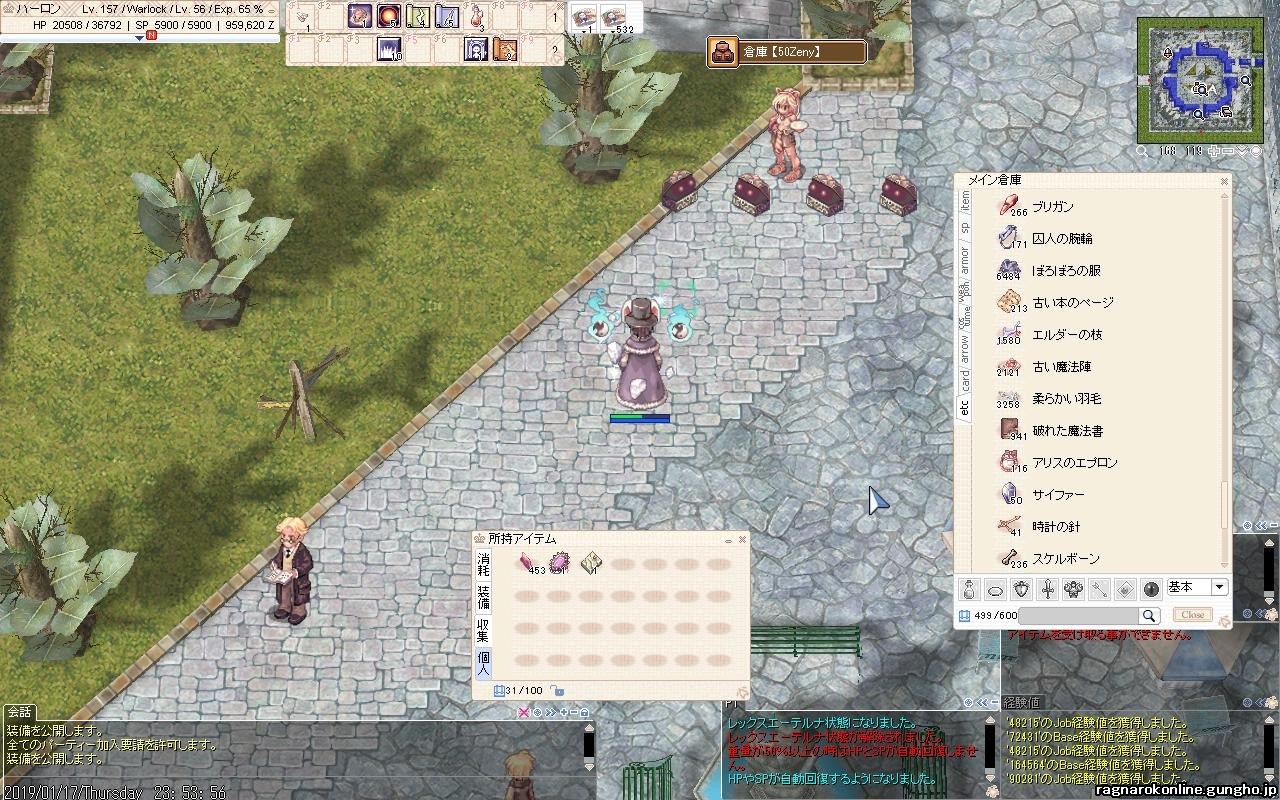Use the red potion hotbar slot
Viewport: 1280px width, 800px height.
477,17
